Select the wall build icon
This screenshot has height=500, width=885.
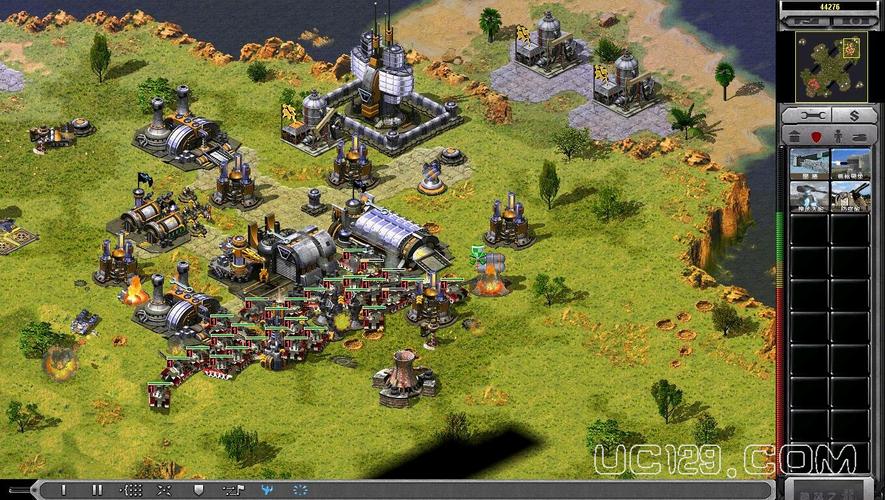[810, 163]
